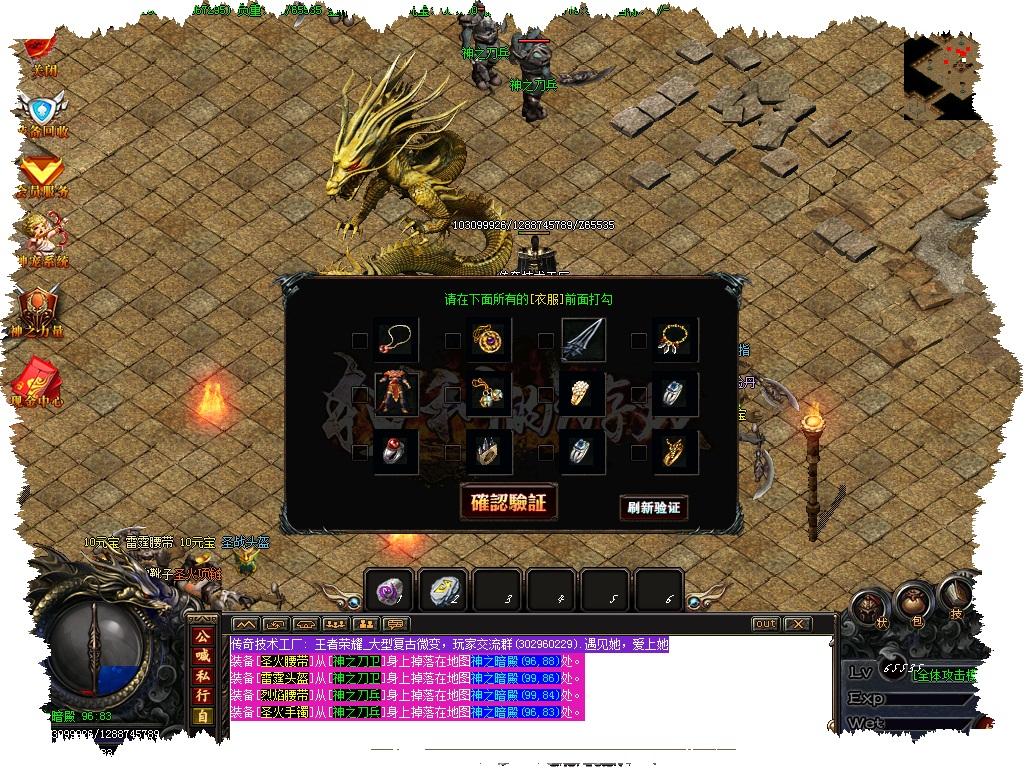
Task: Tick the checkbox beside the red-gem silver ring
Action: point(360,452)
